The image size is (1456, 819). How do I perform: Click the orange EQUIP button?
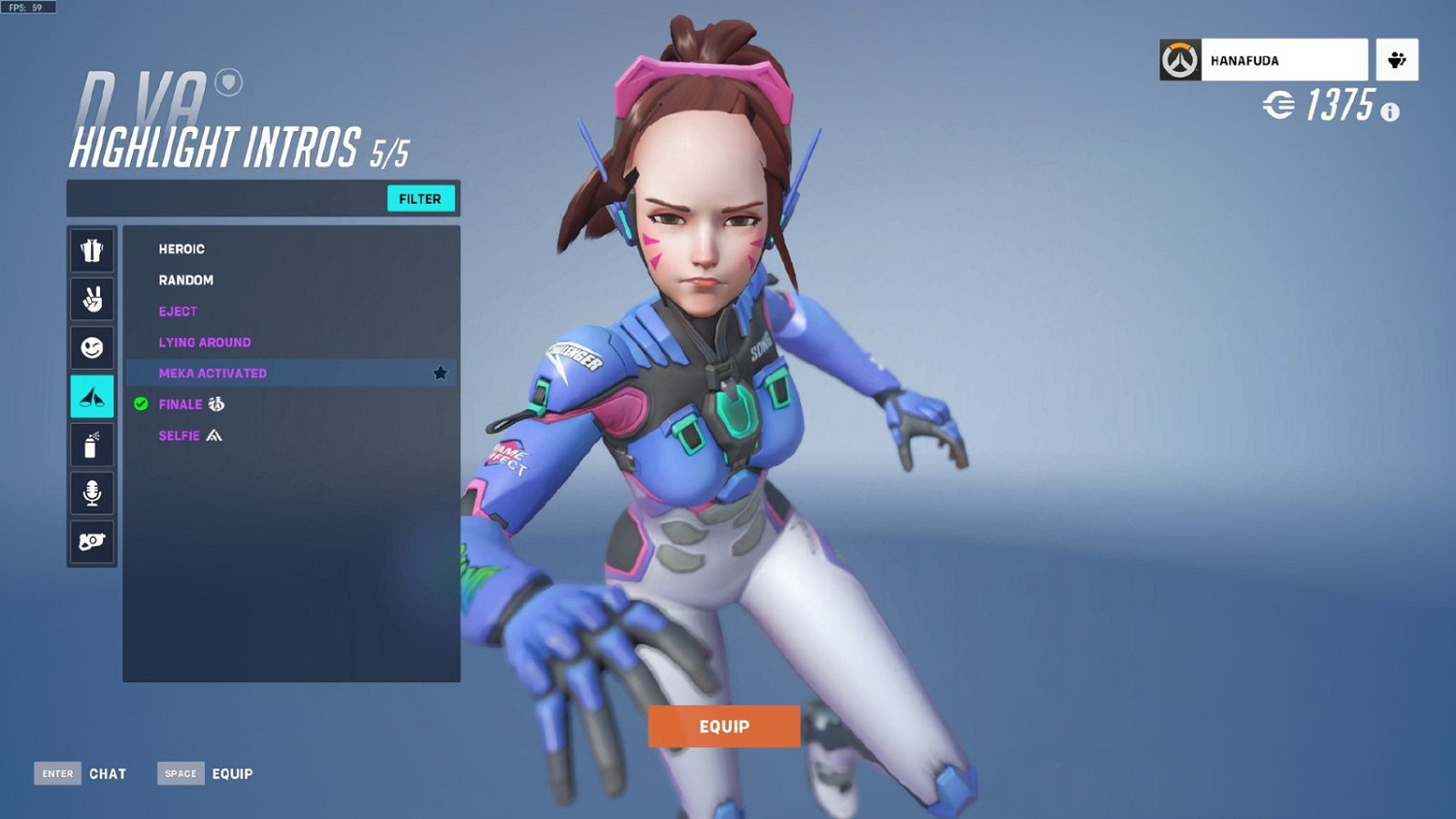coord(724,727)
